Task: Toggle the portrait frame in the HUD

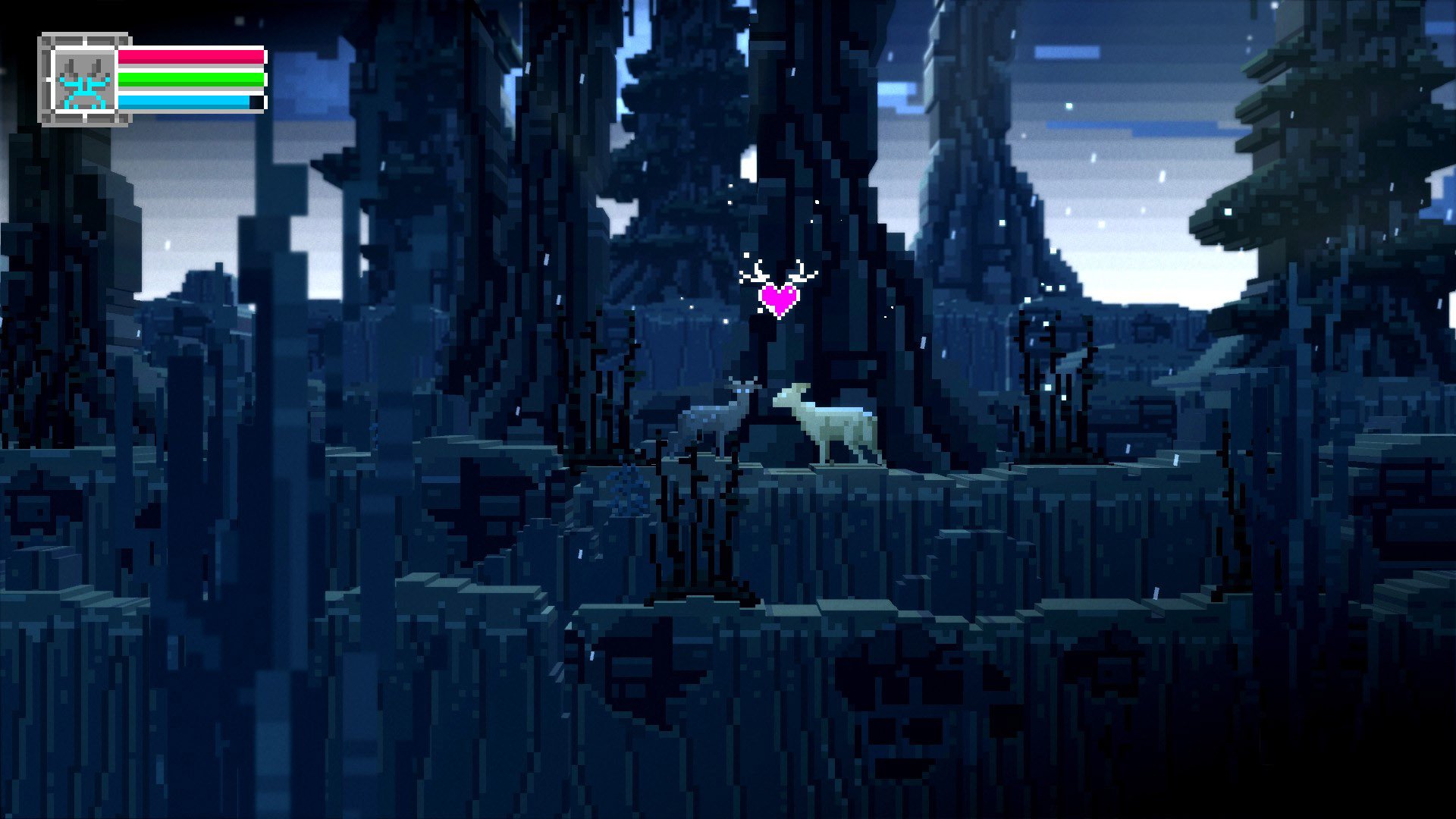Action: click(x=83, y=80)
